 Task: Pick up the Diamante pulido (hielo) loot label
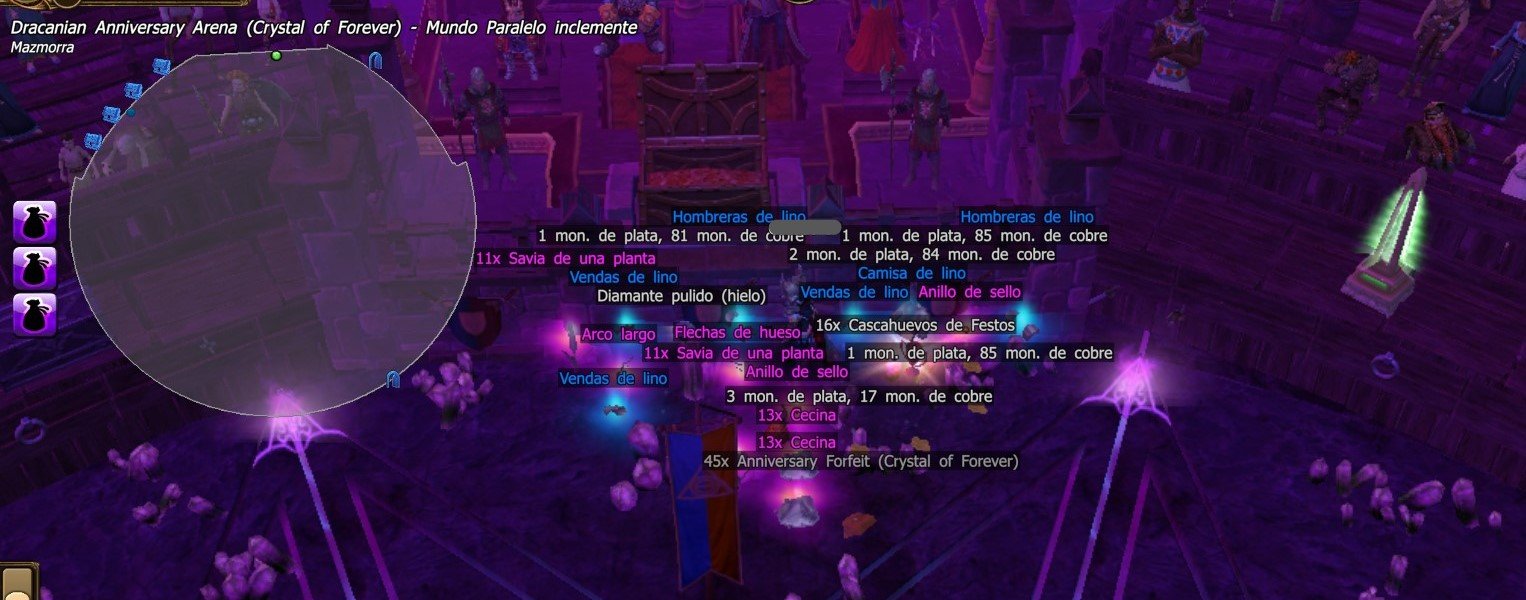[681, 296]
